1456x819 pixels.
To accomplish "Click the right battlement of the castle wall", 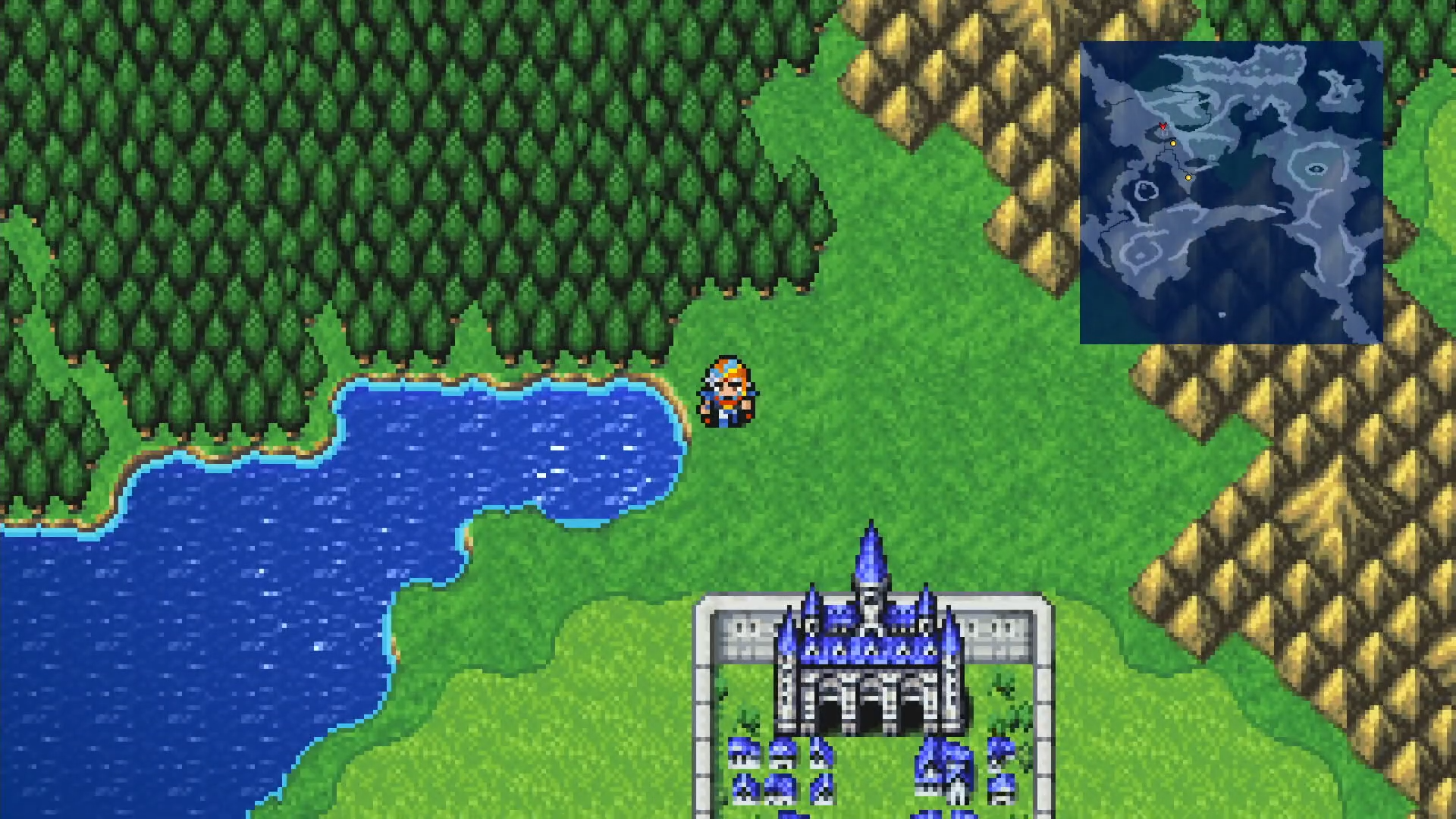I will [993, 629].
